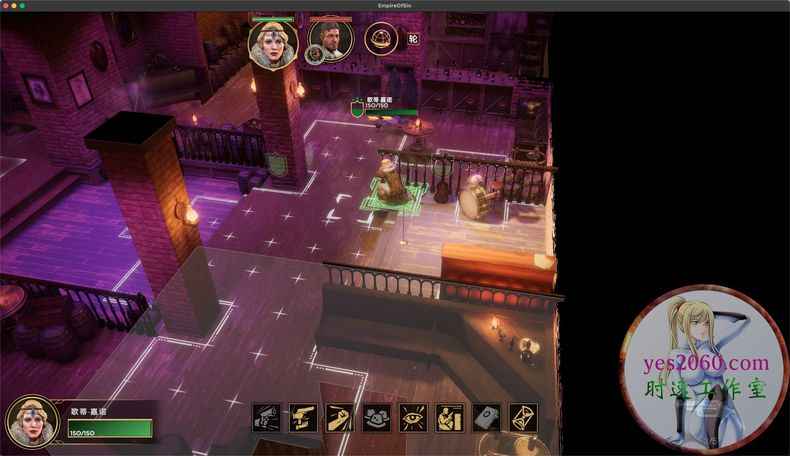Use the medical kit item
The height and width of the screenshot is (456, 790).
click(x=486, y=417)
